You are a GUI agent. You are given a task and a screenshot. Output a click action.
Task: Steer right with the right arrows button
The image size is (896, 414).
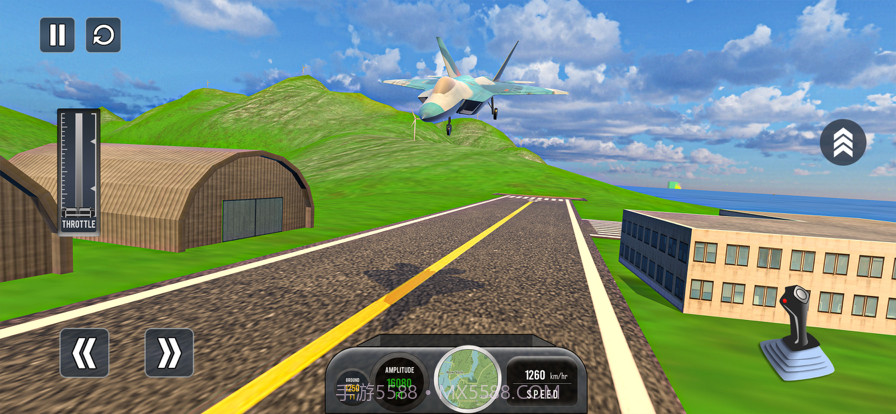(169, 353)
